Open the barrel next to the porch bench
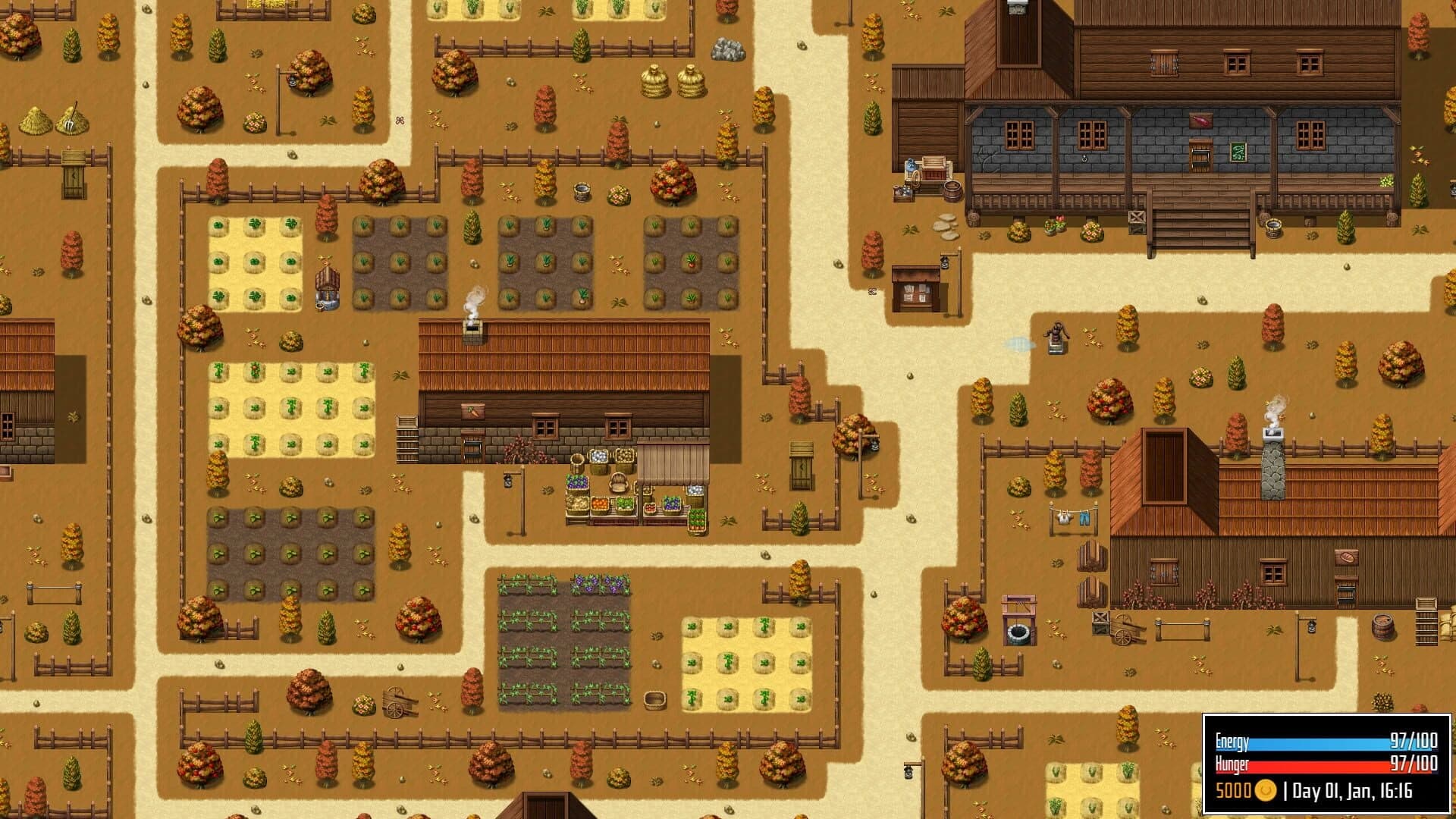This screenshot has width=1456, height=819. (952, 192)
